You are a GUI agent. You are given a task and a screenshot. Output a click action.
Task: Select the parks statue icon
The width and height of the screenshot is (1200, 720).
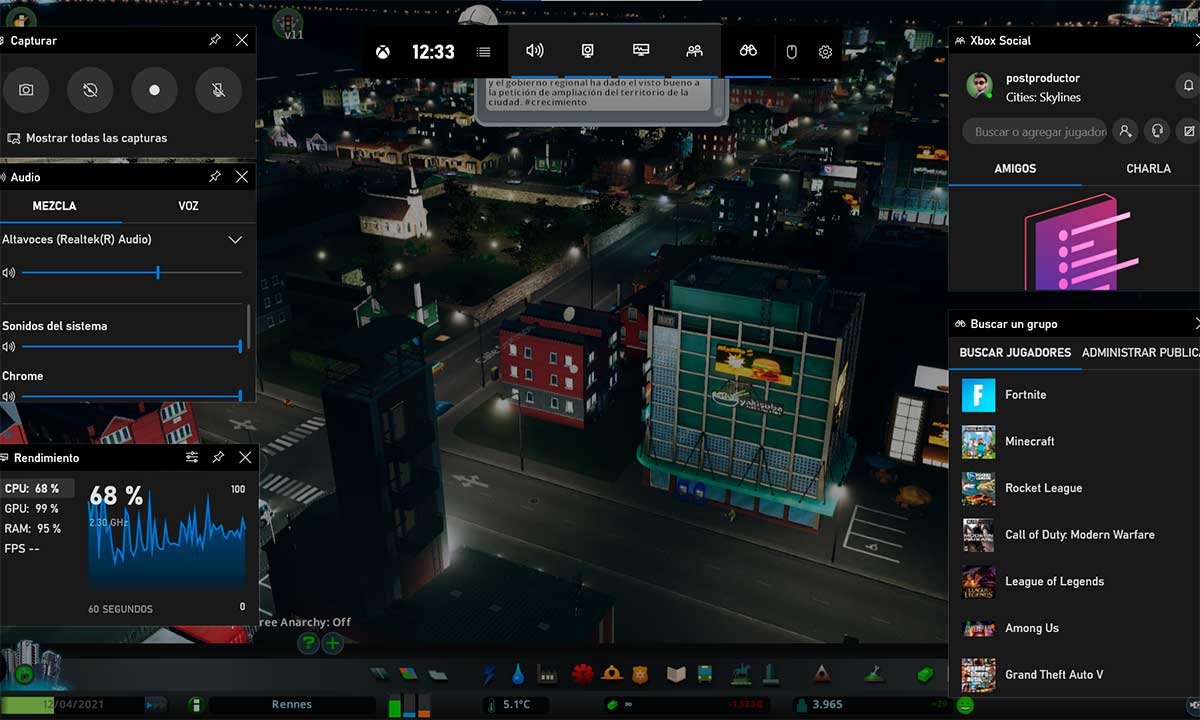pyautogui.click(x=741, y=674)
